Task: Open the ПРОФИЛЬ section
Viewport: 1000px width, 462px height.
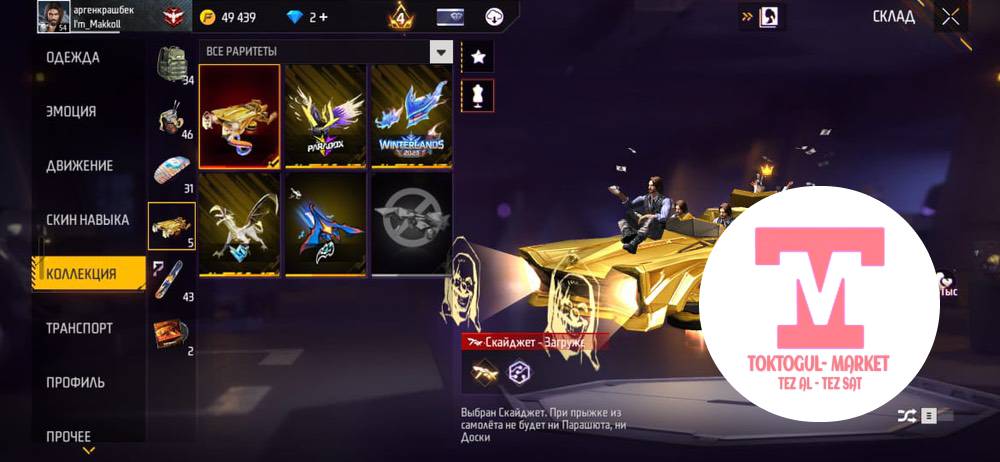Action: [75, 382]
